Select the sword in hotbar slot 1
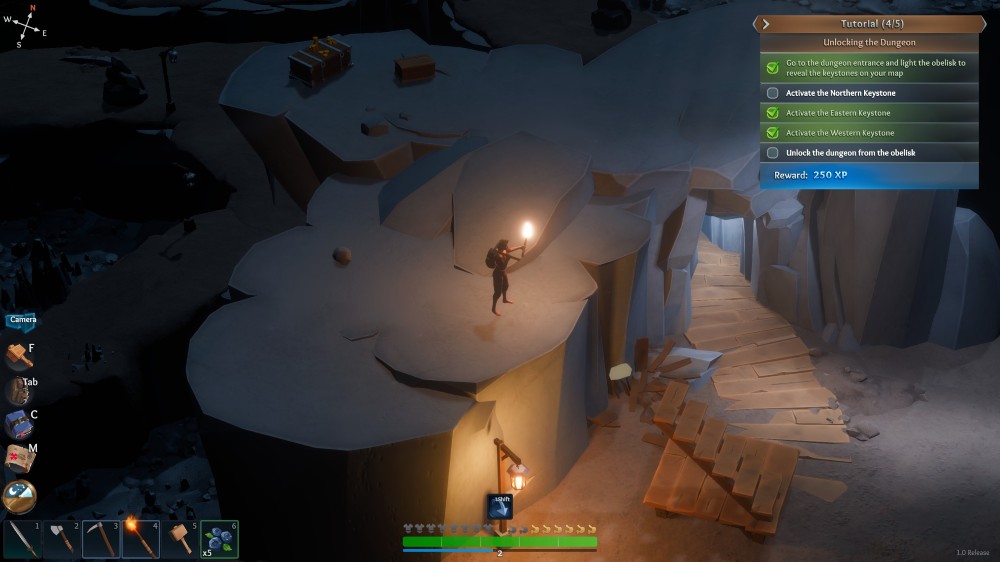 [24, 540]
